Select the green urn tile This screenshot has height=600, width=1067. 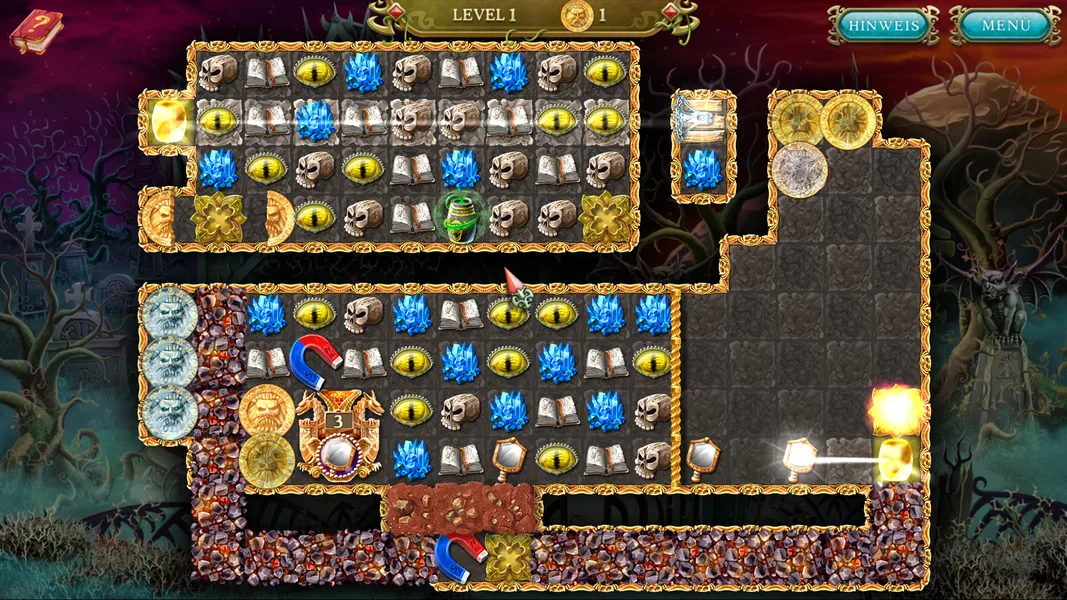pos(459,216)
